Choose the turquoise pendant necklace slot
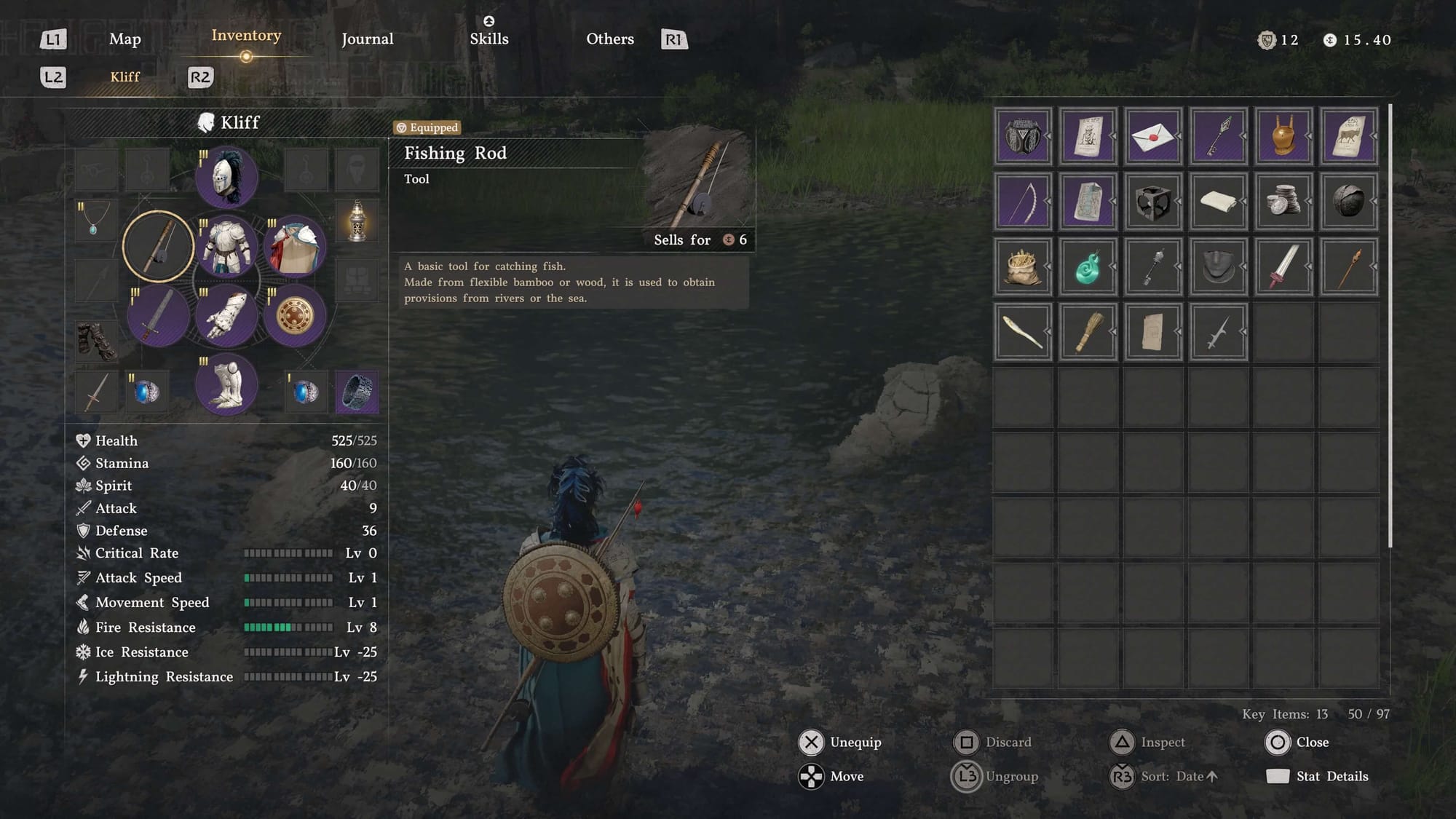The height and width of the screenshot is (819, 1456). coord(95,221)
